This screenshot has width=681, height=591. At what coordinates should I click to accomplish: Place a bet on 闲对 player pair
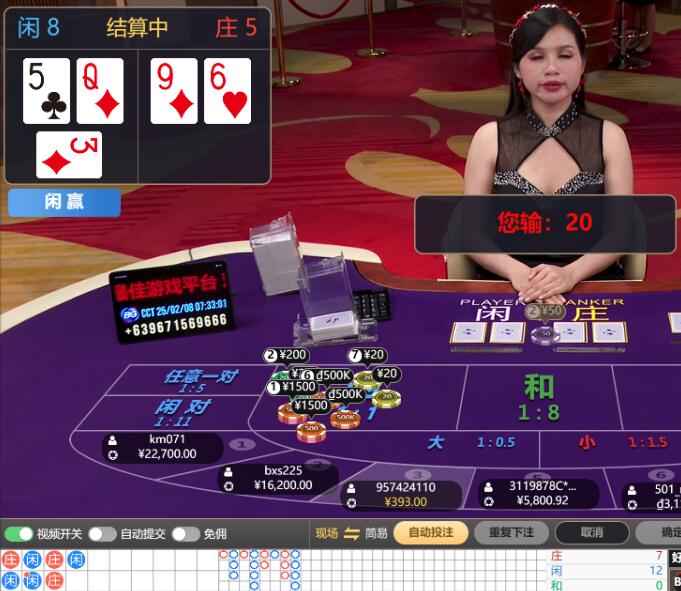(182, 410)
